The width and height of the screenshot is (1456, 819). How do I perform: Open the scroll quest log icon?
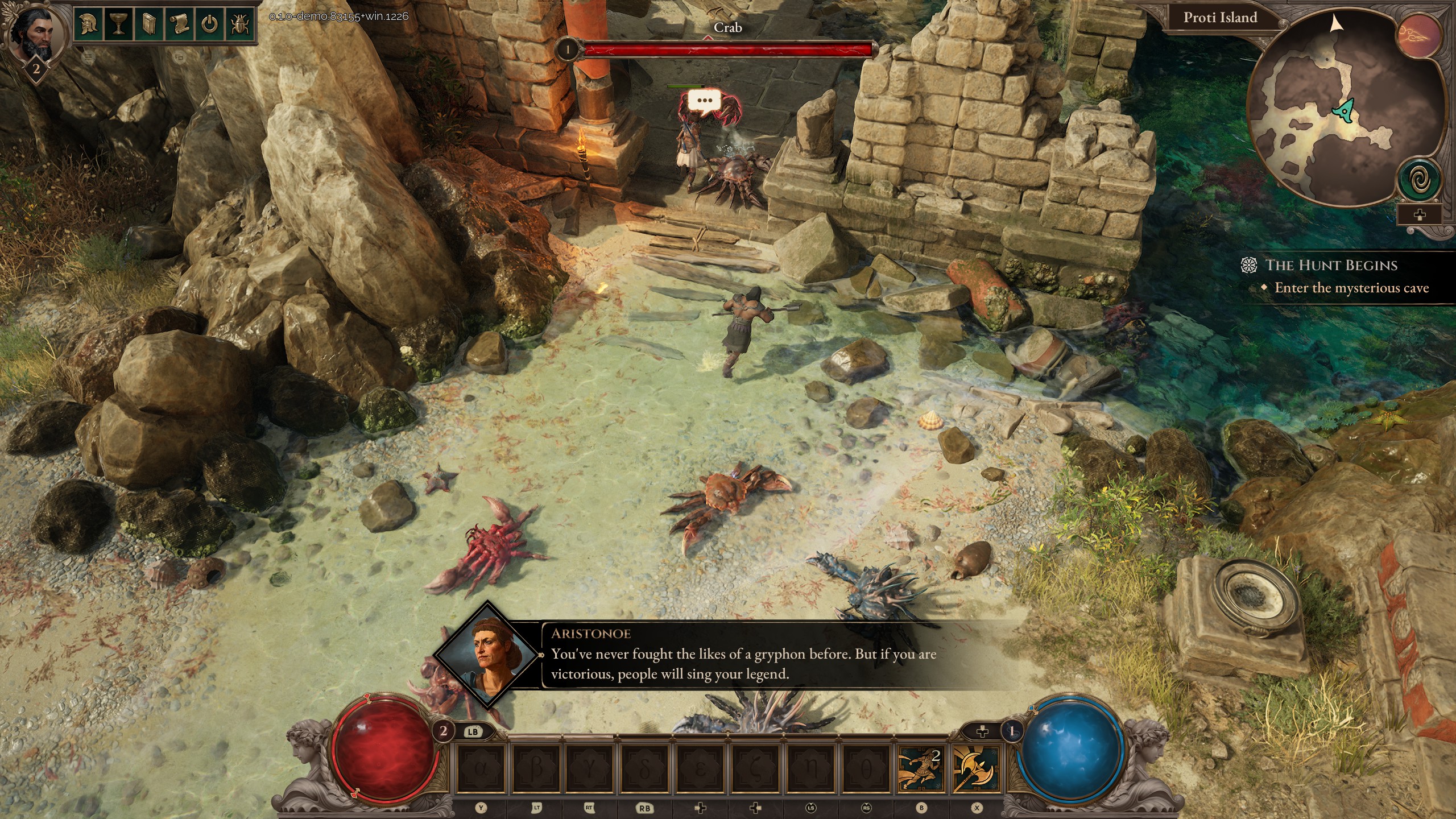pos(179,24)
